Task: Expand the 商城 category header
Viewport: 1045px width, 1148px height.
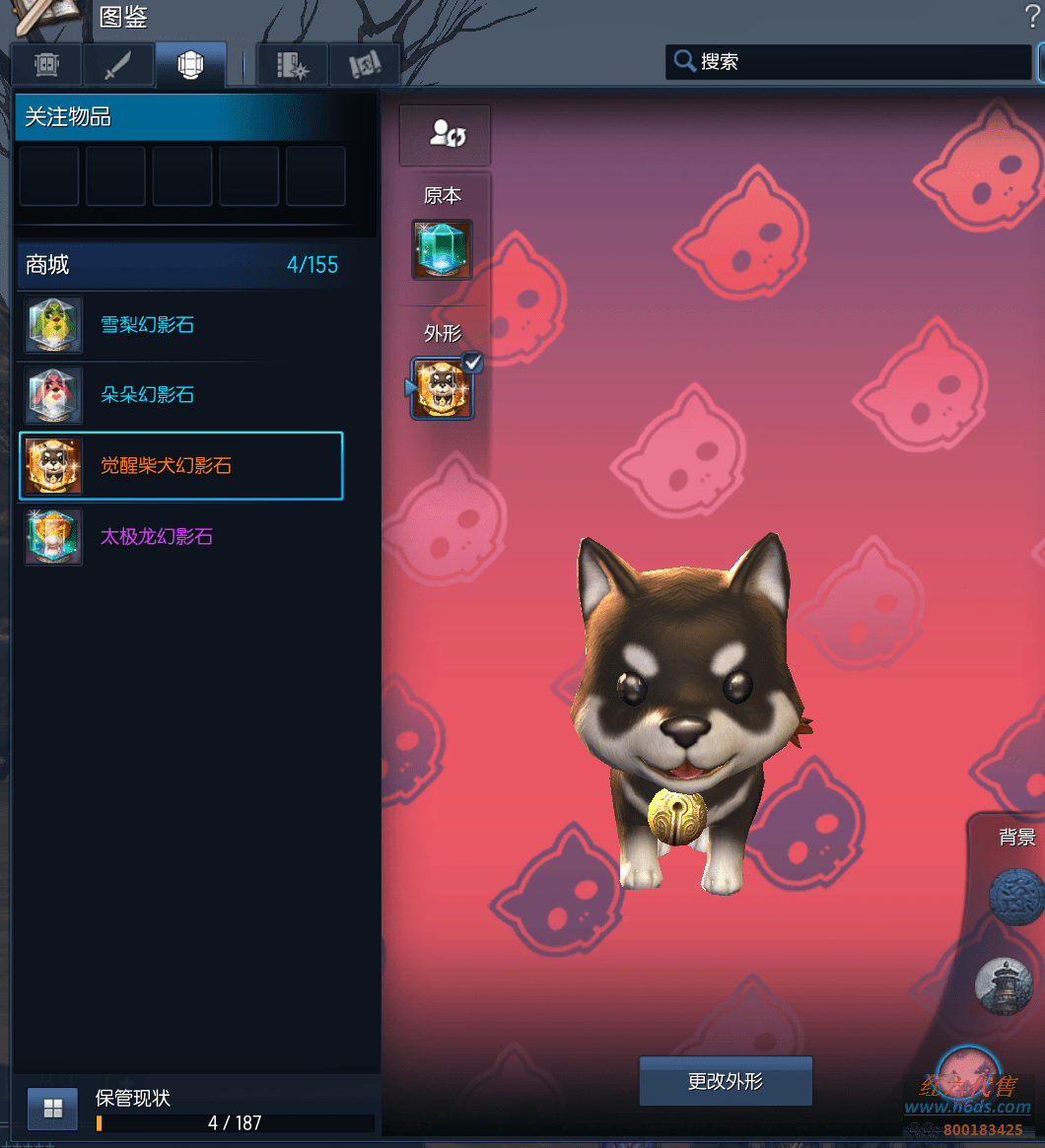Action: (x=180, y=265)
